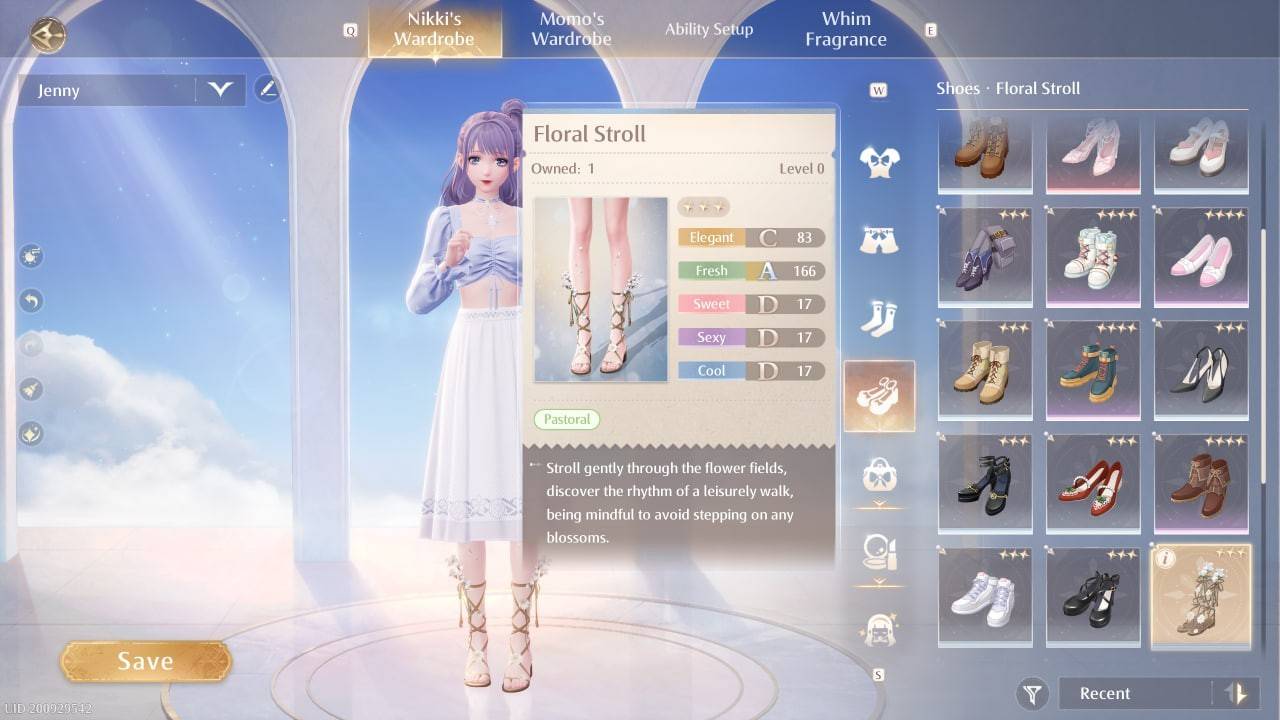Open the Jenny outfit dropdown
The width and height of the screenshot is (1280, 720).
coord(219,90)
